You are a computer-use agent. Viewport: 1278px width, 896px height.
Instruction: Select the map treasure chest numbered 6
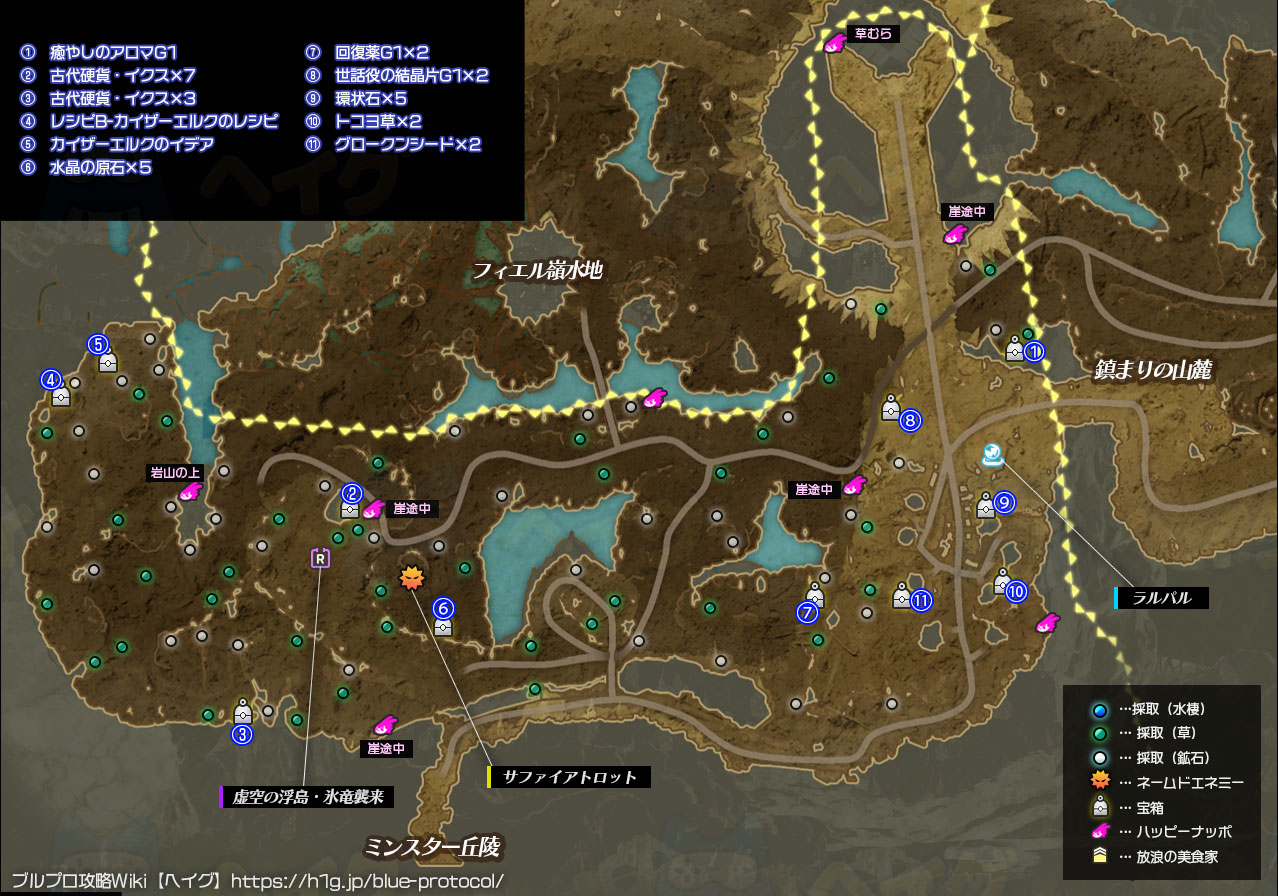(x=443, y=625)
